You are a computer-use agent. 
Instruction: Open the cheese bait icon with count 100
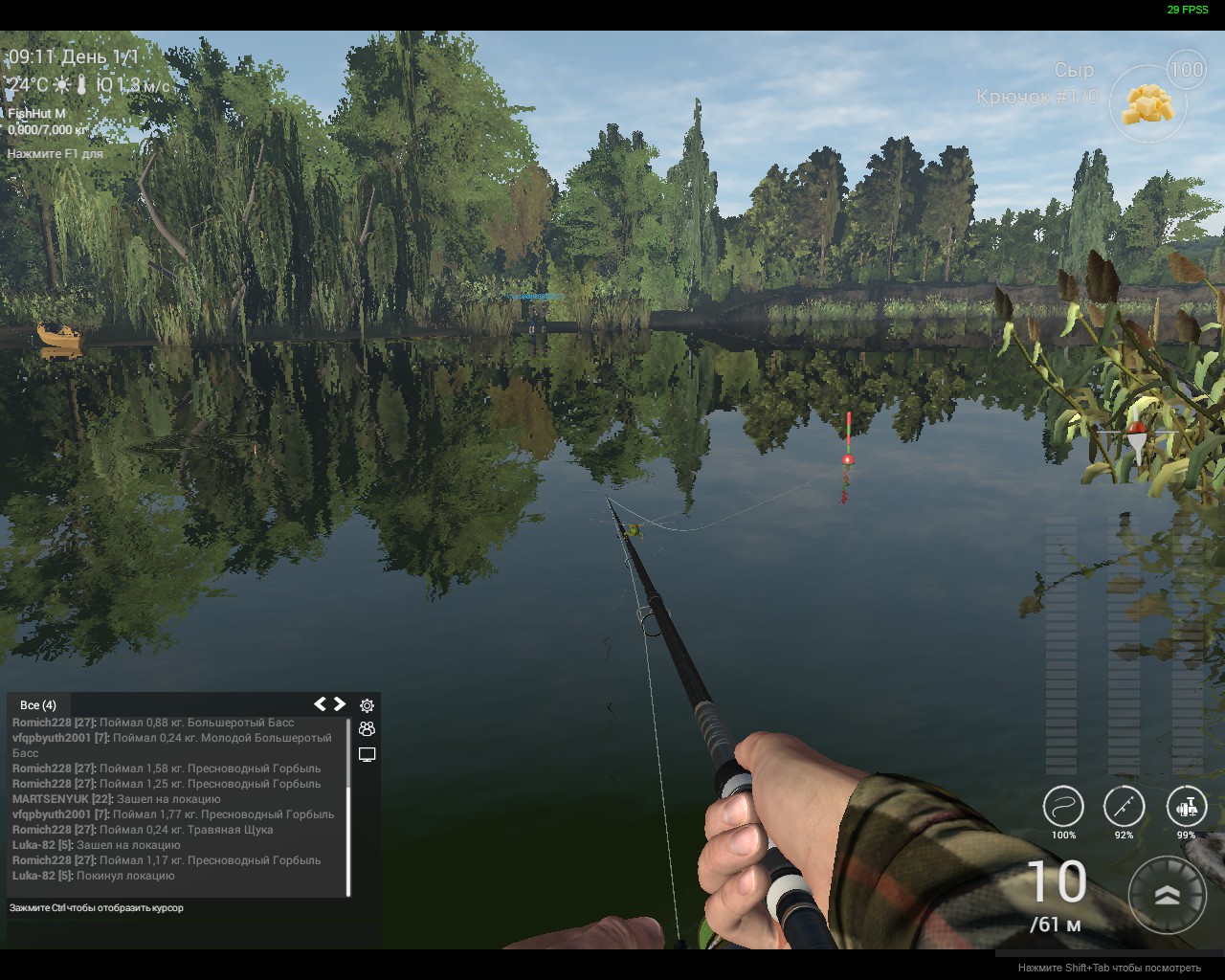point(1147,105)
